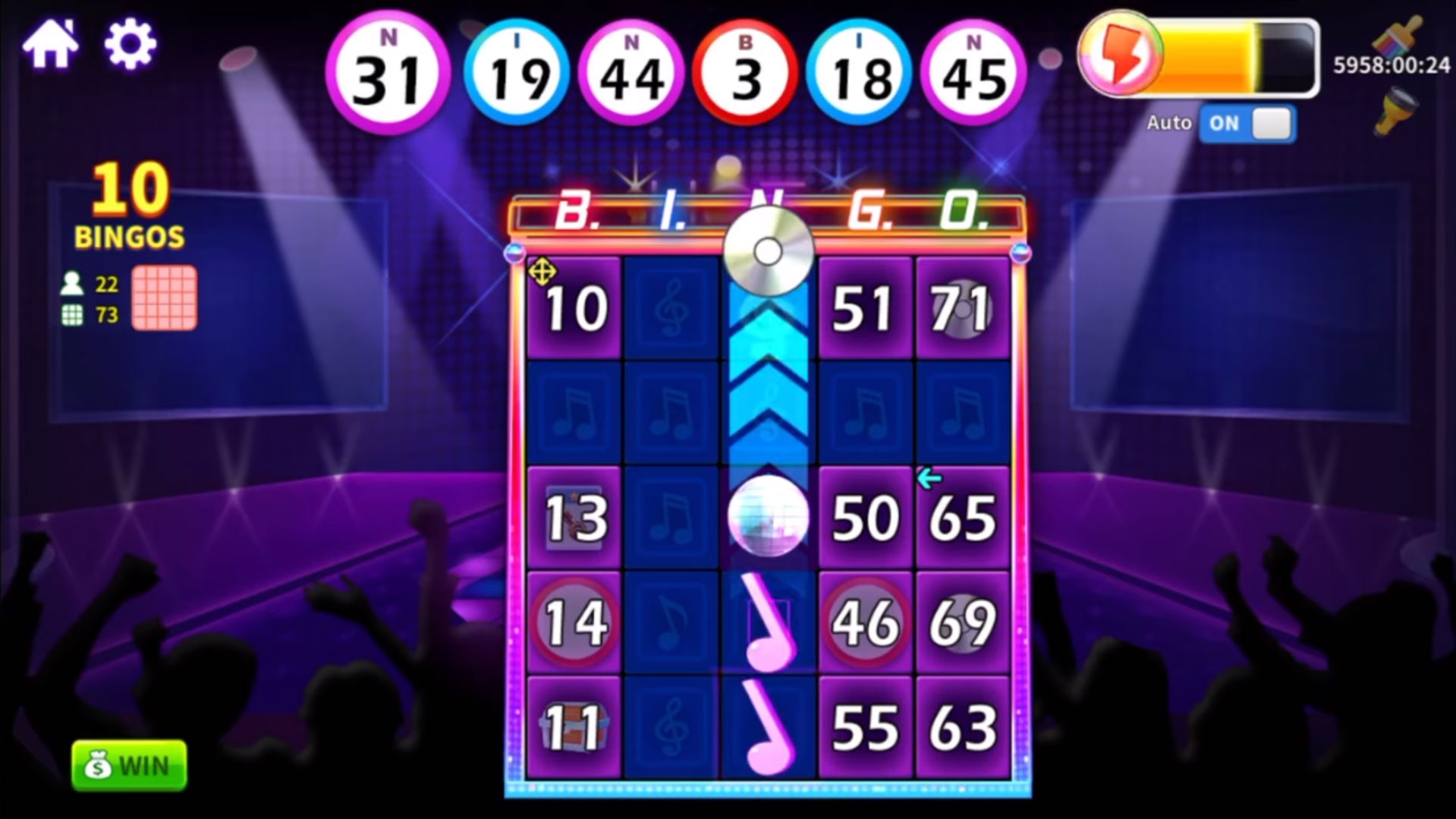This screenshot has height=819, width=1456.
Task: Tap the cyan arrow marker above the 65 cell
Action: (929, 480)
